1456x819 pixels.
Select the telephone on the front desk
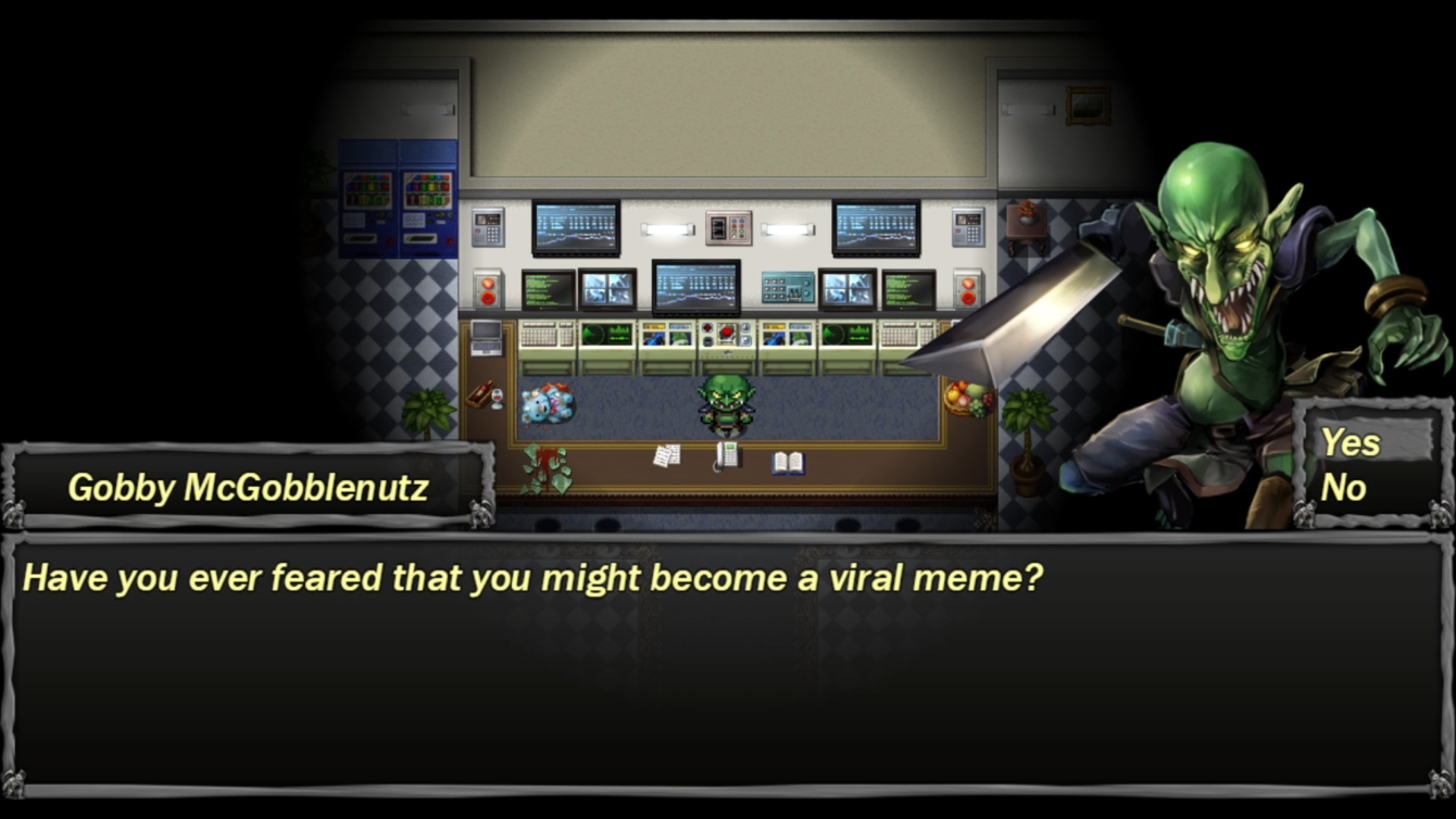coord(726,455)
